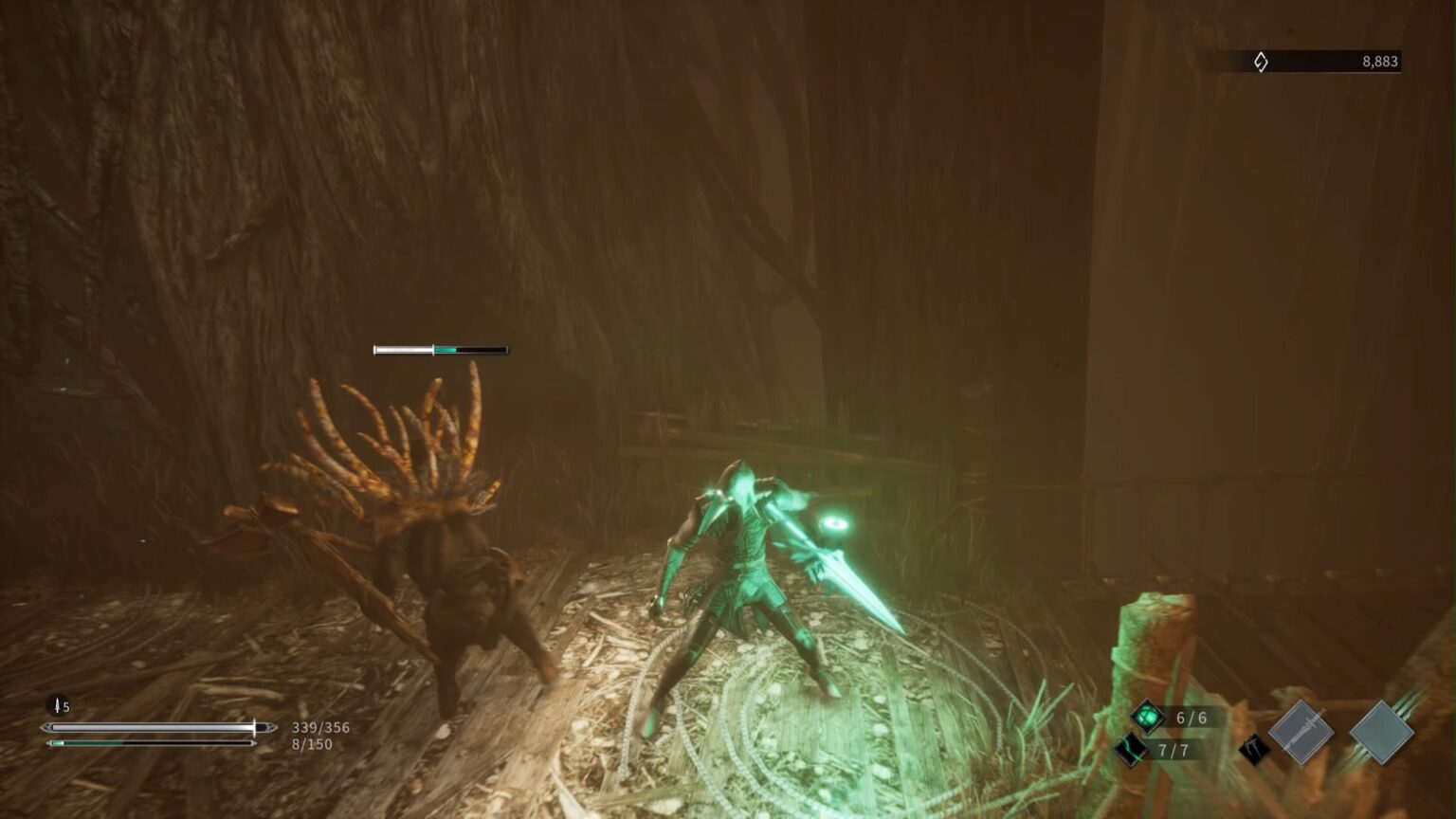1456x819 pixels.
Task: Click the sword-shaped health bar frame
Action: pos(156,727)
